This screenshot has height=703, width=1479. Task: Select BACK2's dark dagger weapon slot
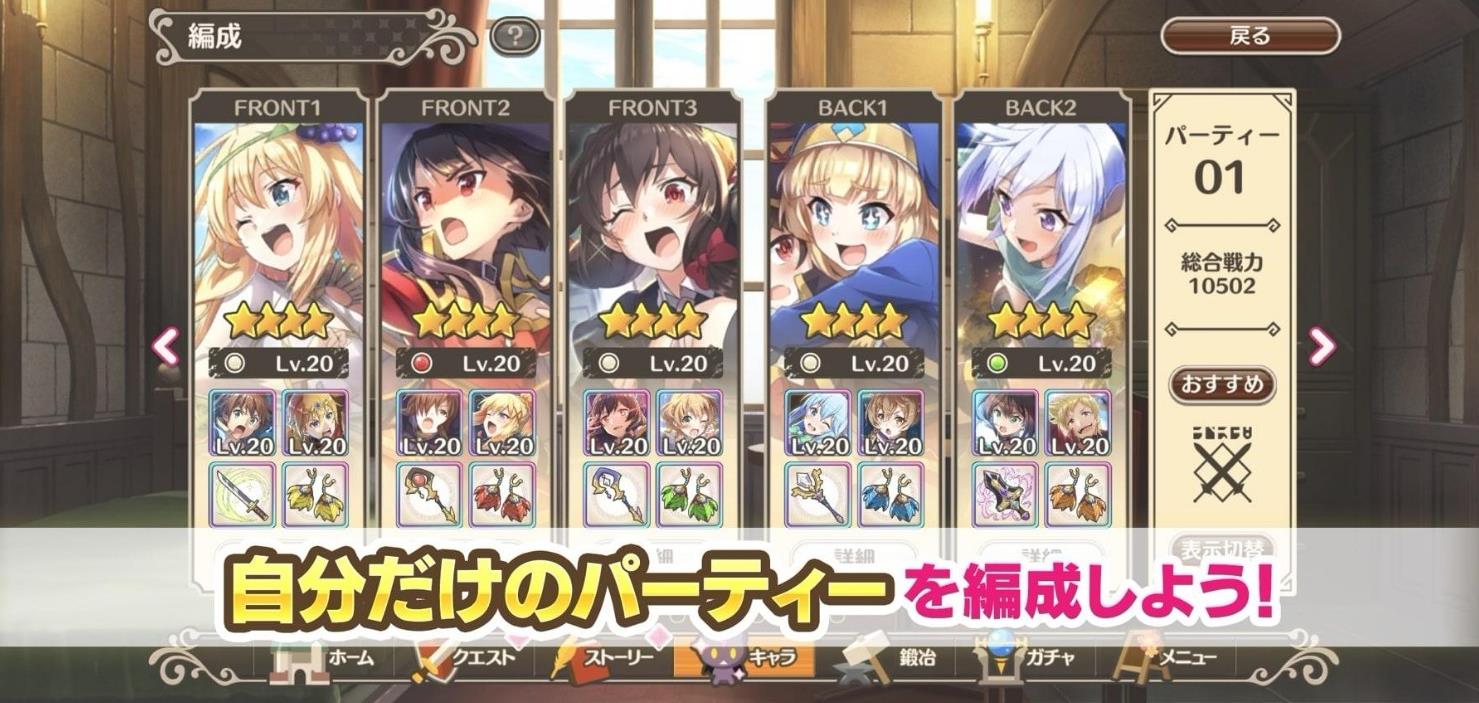tap(1005, 494)
